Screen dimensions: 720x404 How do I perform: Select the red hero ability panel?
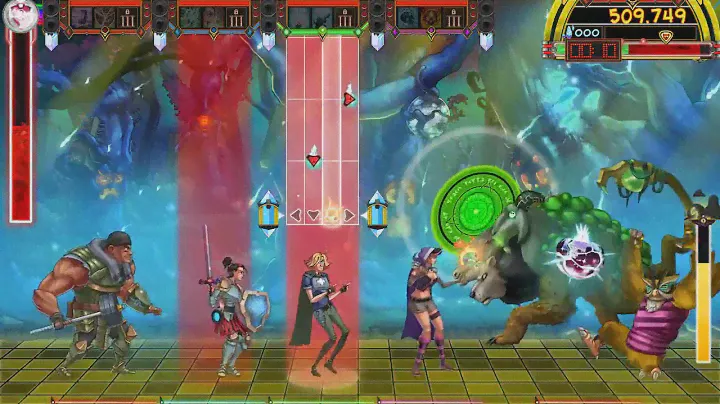(106, 17)
